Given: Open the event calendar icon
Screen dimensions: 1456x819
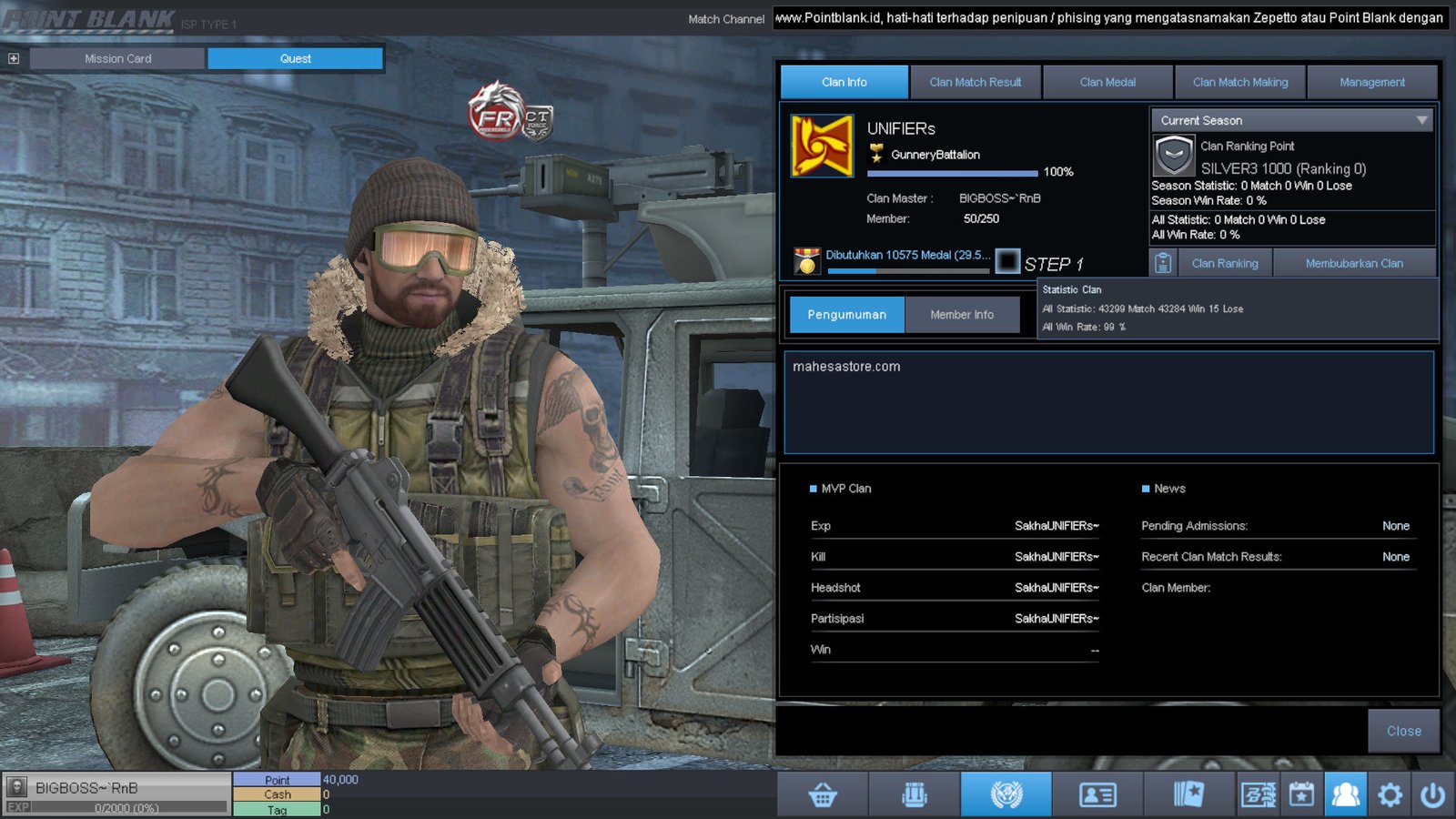Looking at the screenshot, I should pos(1301,794).
